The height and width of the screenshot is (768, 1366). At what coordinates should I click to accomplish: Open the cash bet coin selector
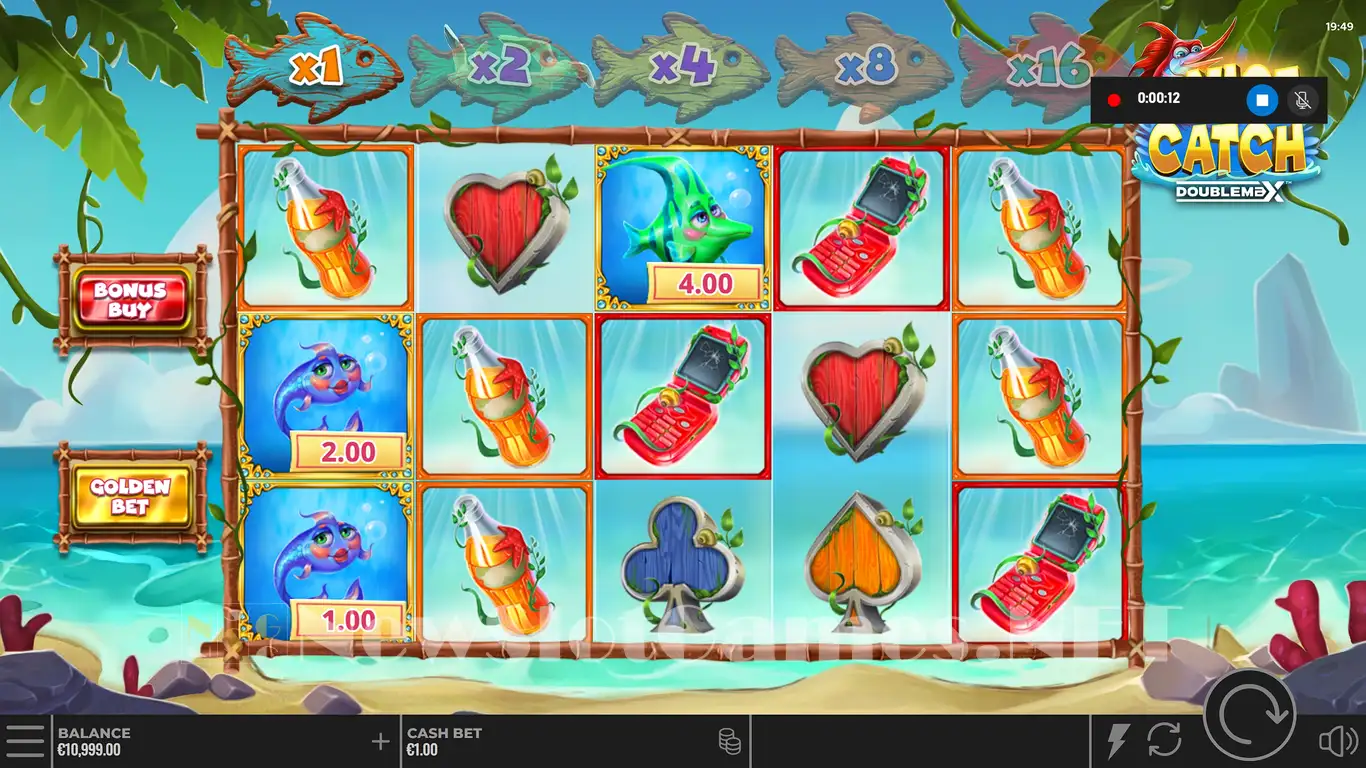click(x=729, y=741)
